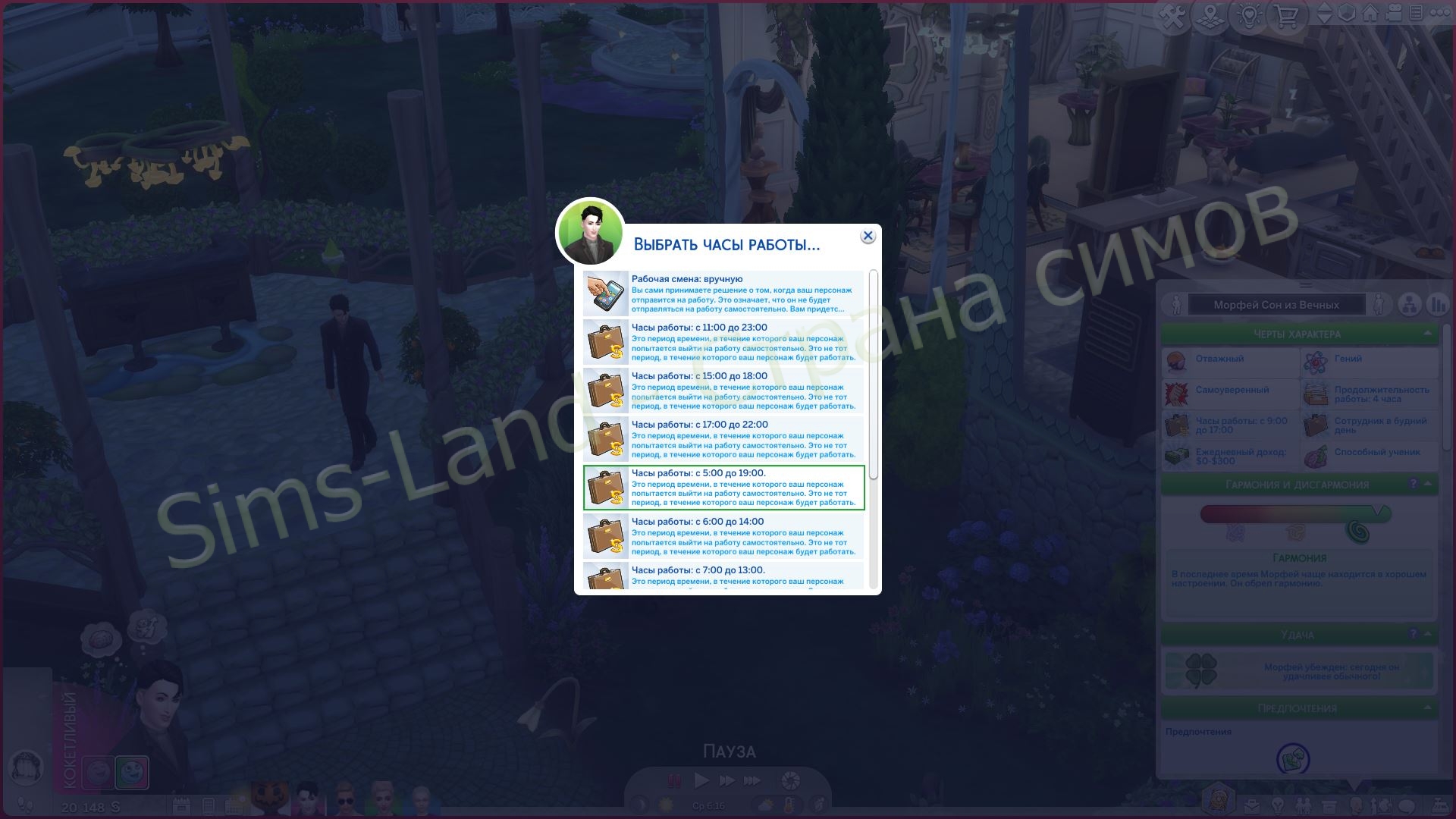Open the skills bar-chart icon
Screen dimensions: 1456x819
click(1436, 306)
